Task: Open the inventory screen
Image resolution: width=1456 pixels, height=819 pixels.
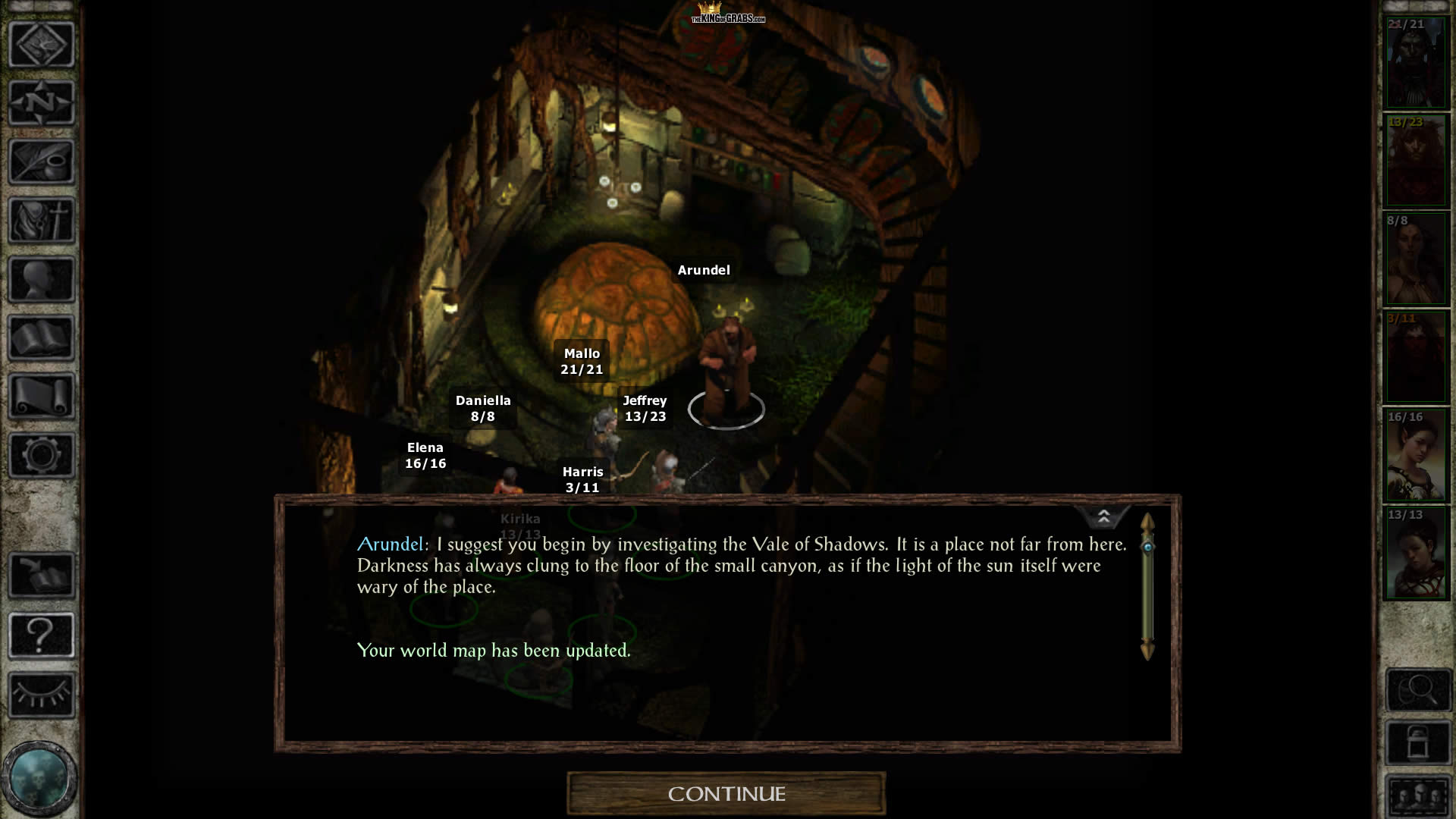Action: [42, 221]
